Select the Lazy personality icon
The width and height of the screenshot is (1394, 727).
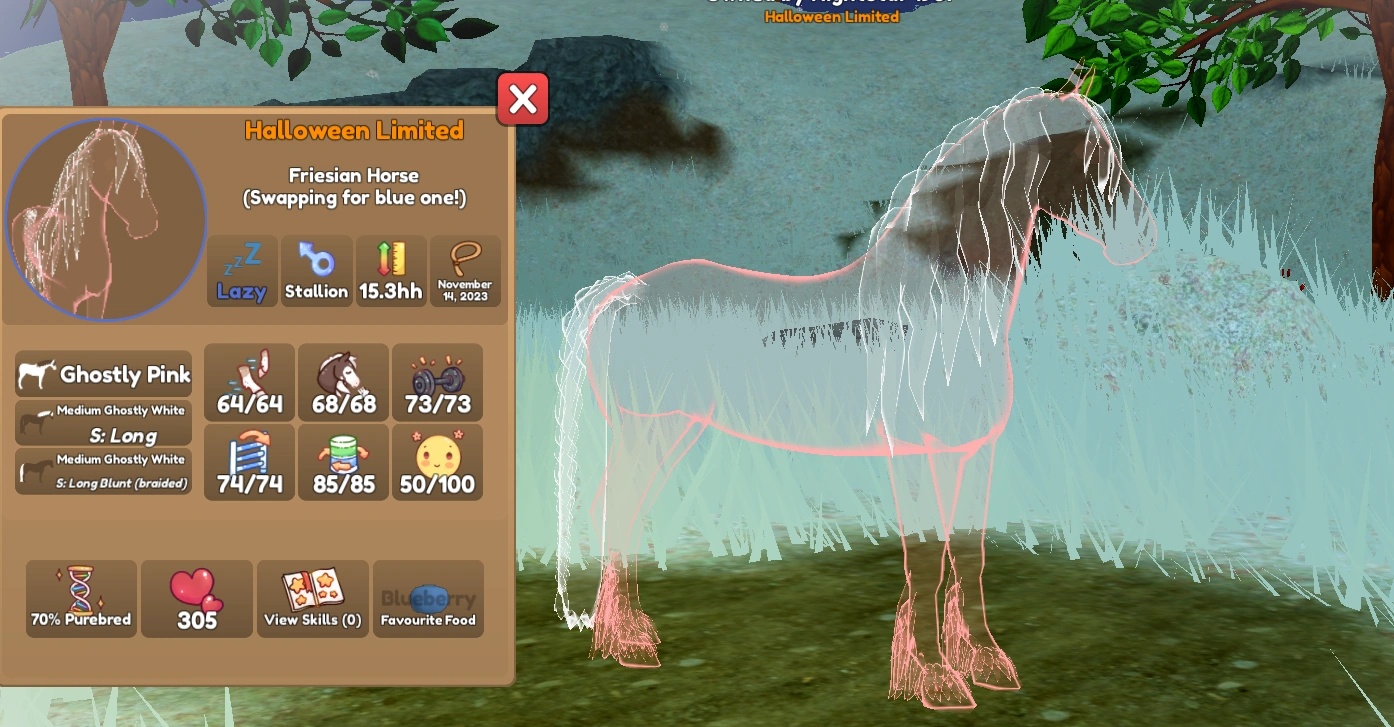click(242, 270)
